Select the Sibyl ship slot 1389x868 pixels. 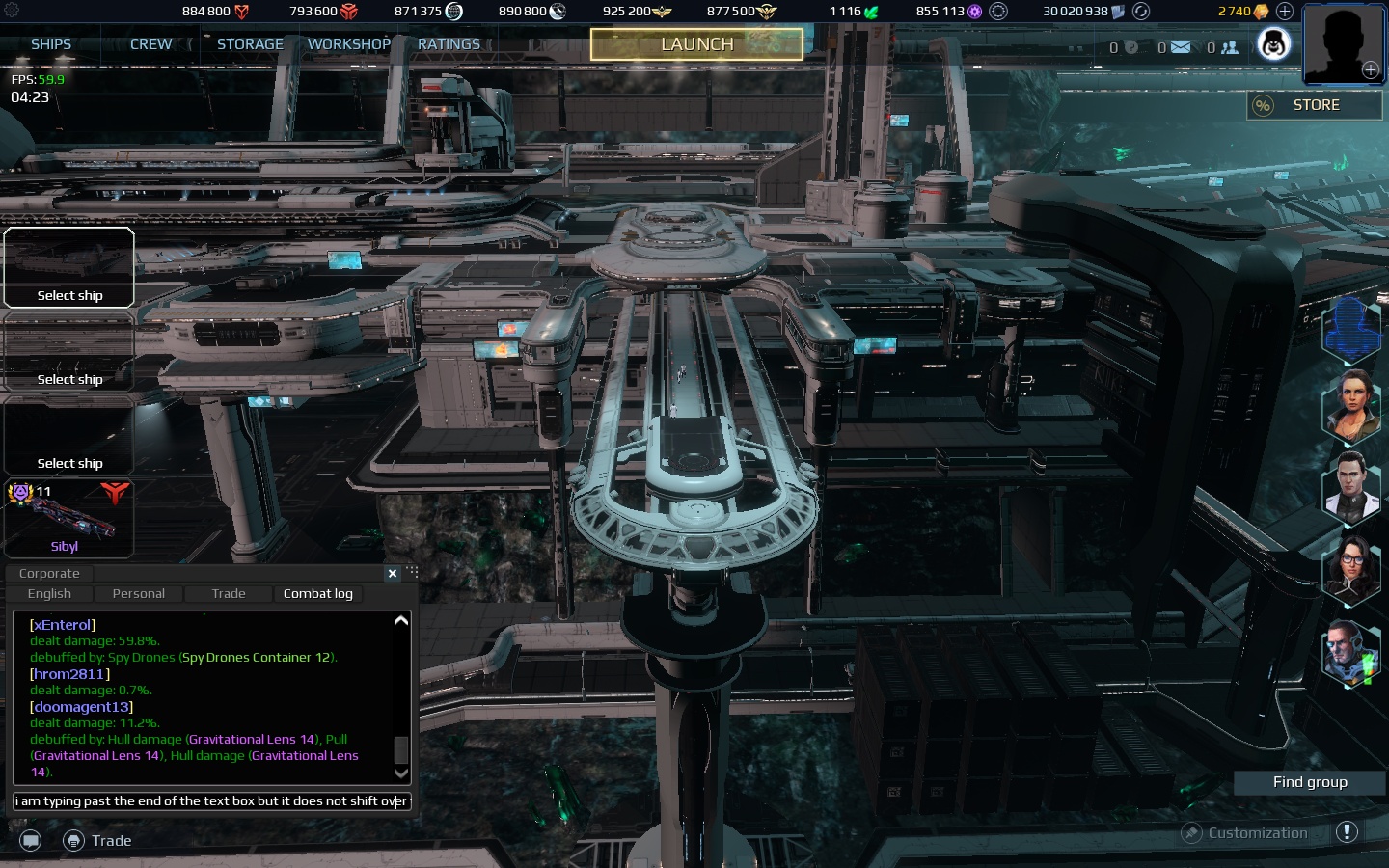[68, 519]
